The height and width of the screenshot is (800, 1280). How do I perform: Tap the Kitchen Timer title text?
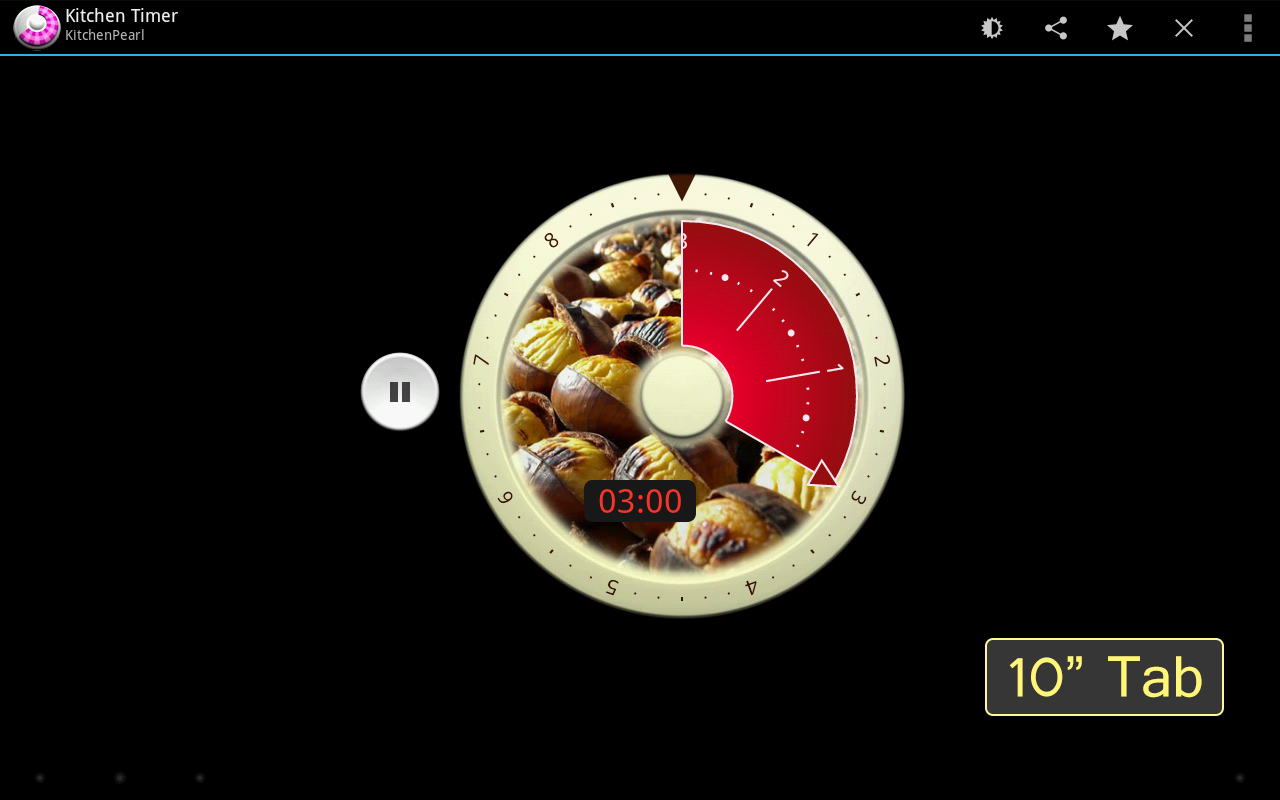pos(121,15)
